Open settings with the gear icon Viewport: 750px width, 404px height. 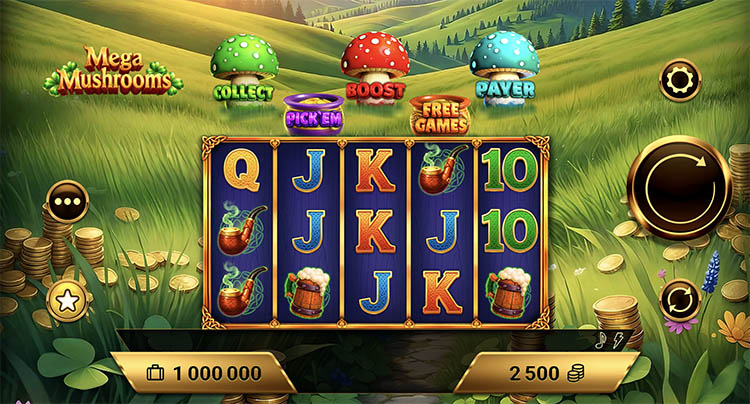(x=680, y=79)
